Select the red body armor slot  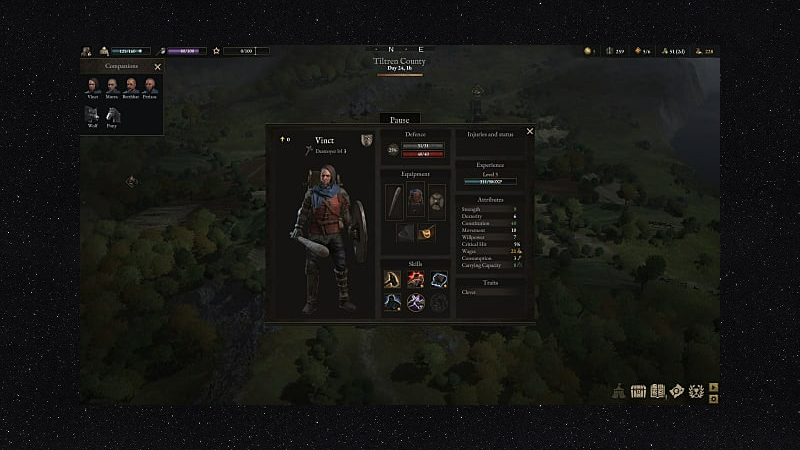[x=416, y=201]
